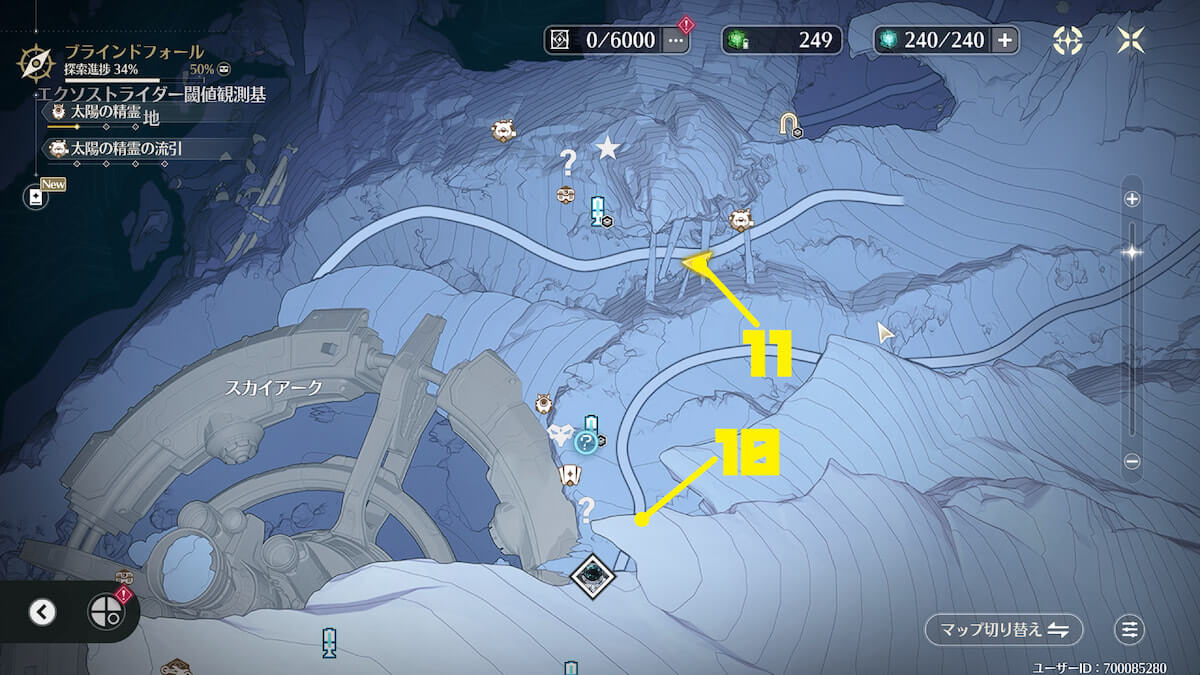Open the map marker tool with alert

pyautogui.click(x=105, y=612)
